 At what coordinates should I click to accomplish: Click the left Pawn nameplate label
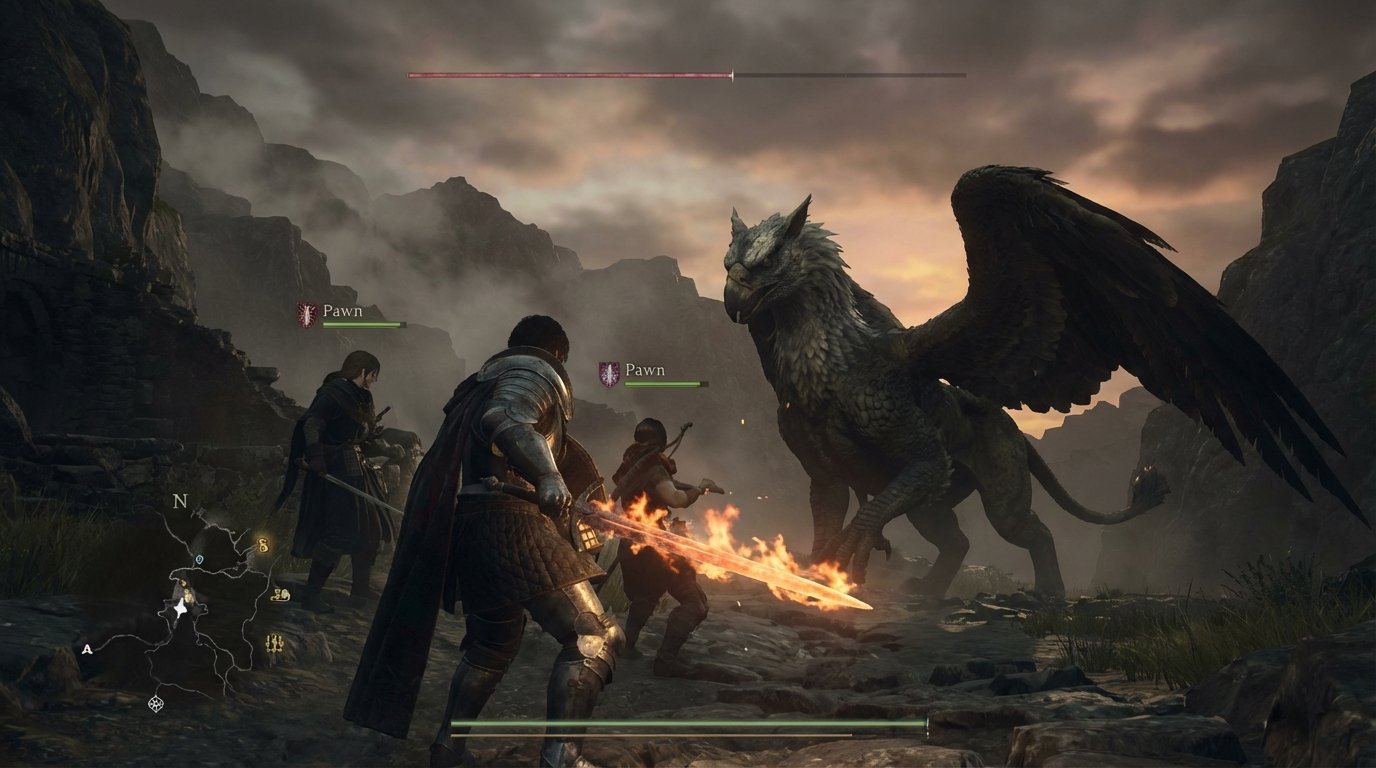point(341,312)
